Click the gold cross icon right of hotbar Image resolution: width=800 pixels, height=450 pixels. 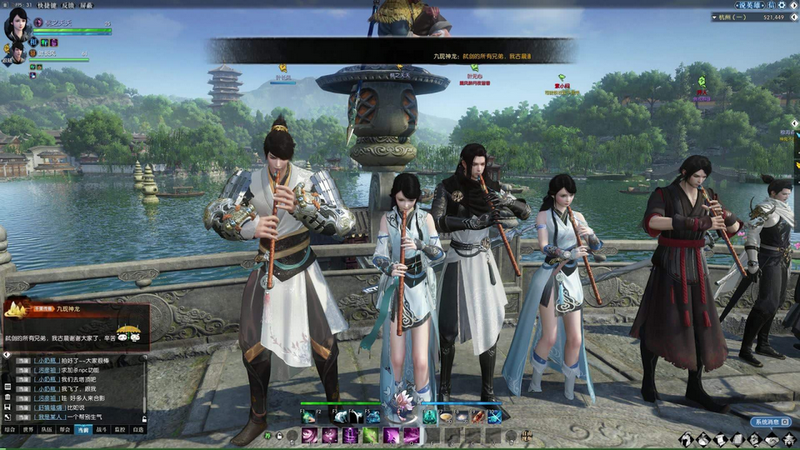(525, 436)
